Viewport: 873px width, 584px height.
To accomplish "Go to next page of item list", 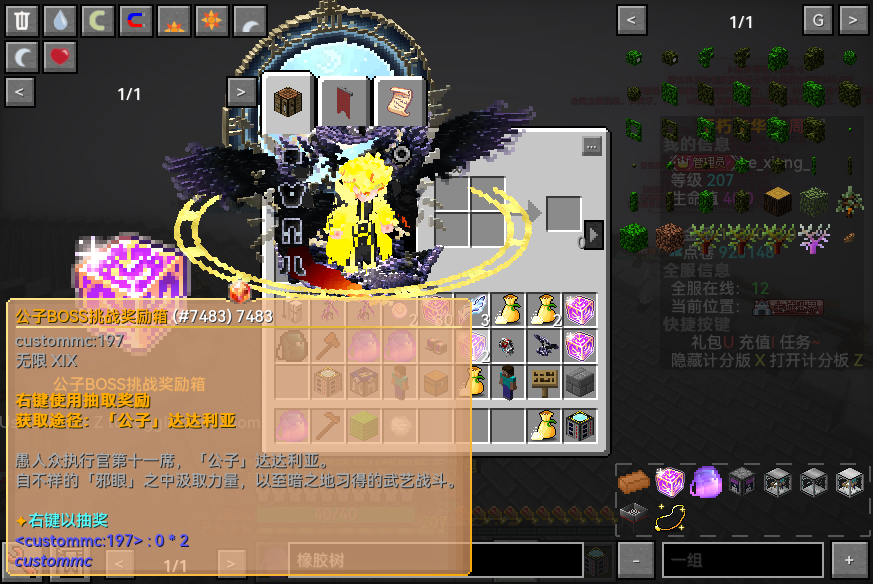I will coord(853,20).
